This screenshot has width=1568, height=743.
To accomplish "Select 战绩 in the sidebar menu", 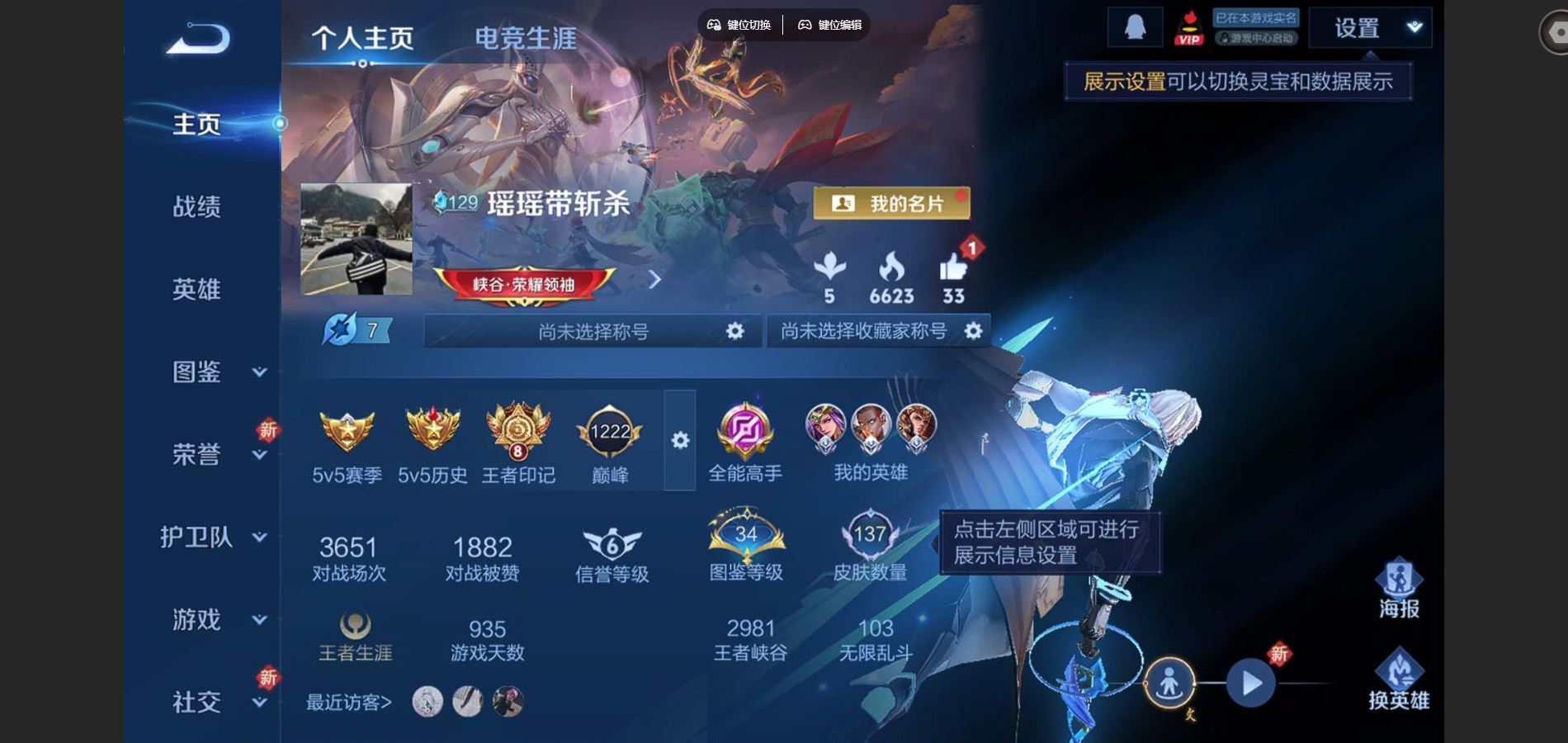I will 198,207.
